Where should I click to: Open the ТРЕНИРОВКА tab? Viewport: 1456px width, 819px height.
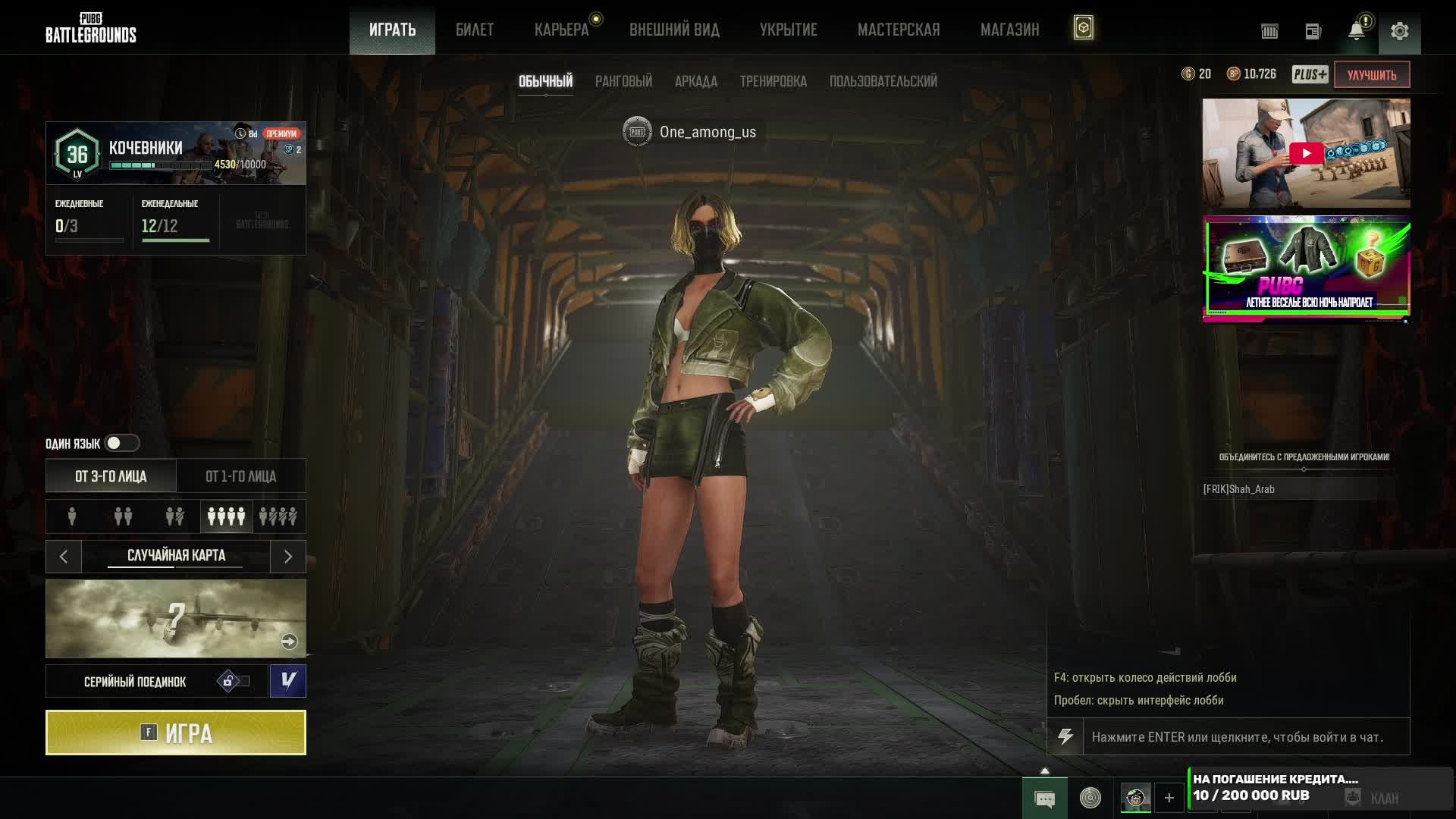pos(773,81)
